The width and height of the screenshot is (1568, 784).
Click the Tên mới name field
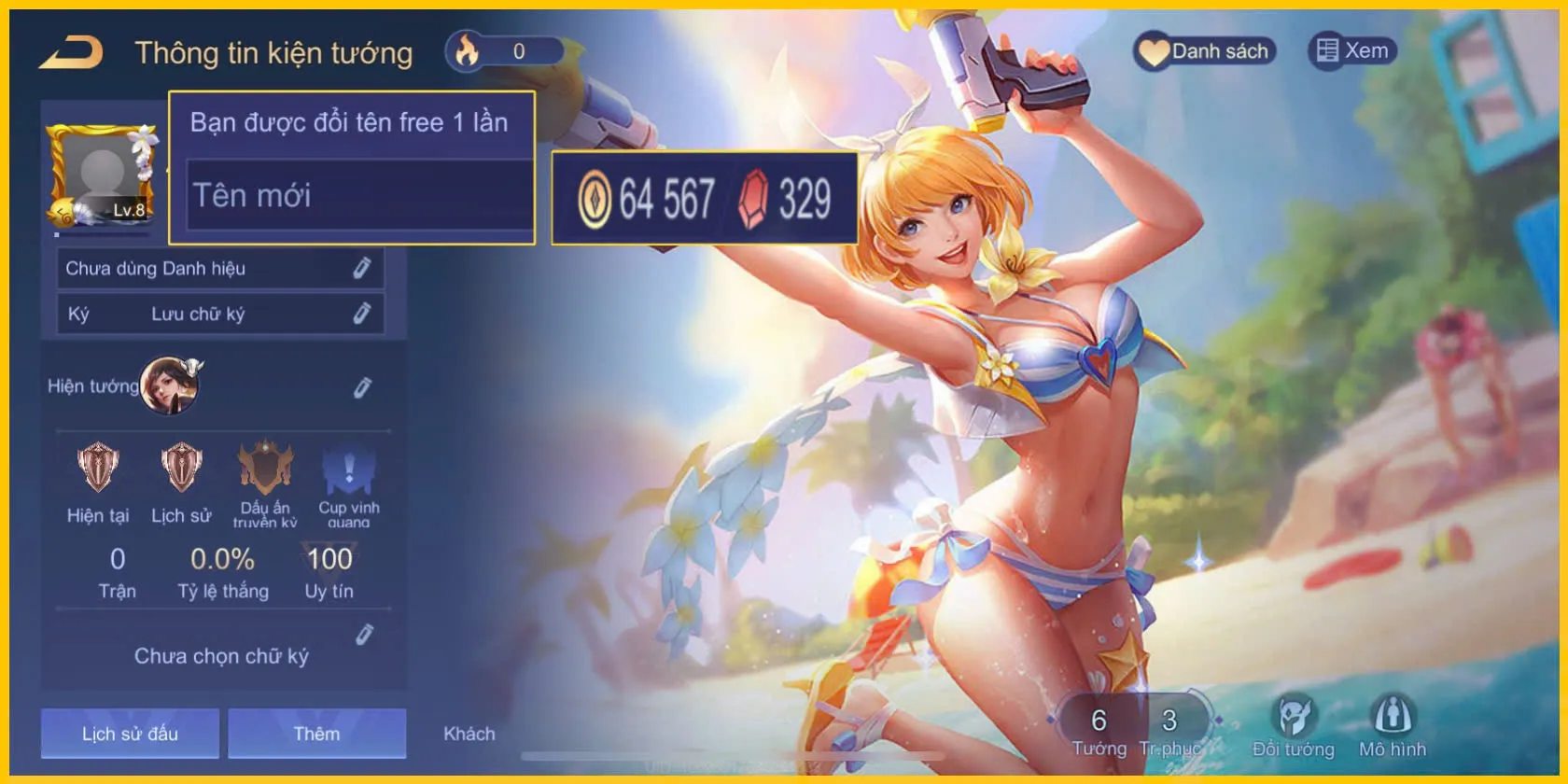click(359, 195)
